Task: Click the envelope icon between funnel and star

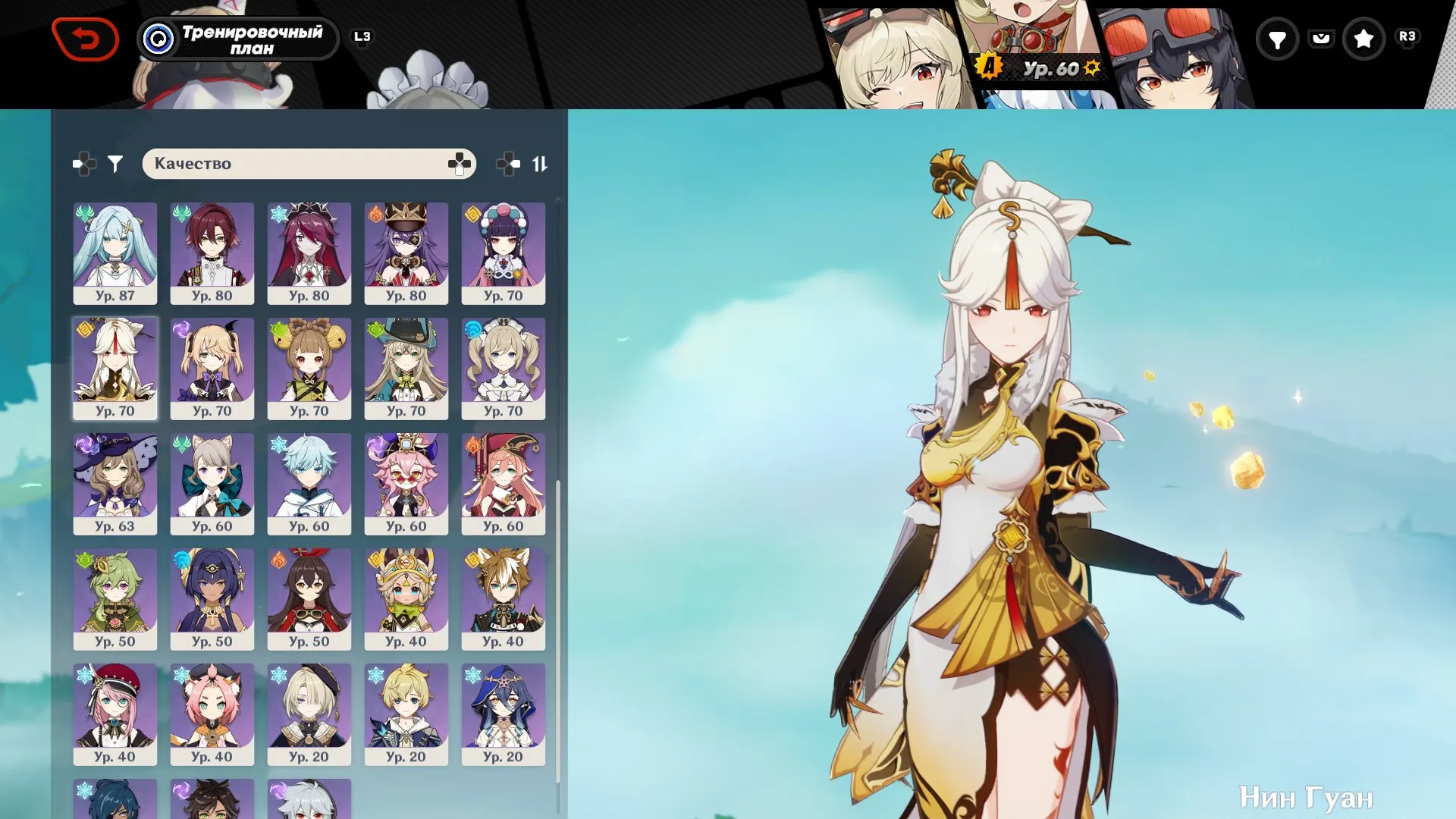Action: (x=1321, y=38)
